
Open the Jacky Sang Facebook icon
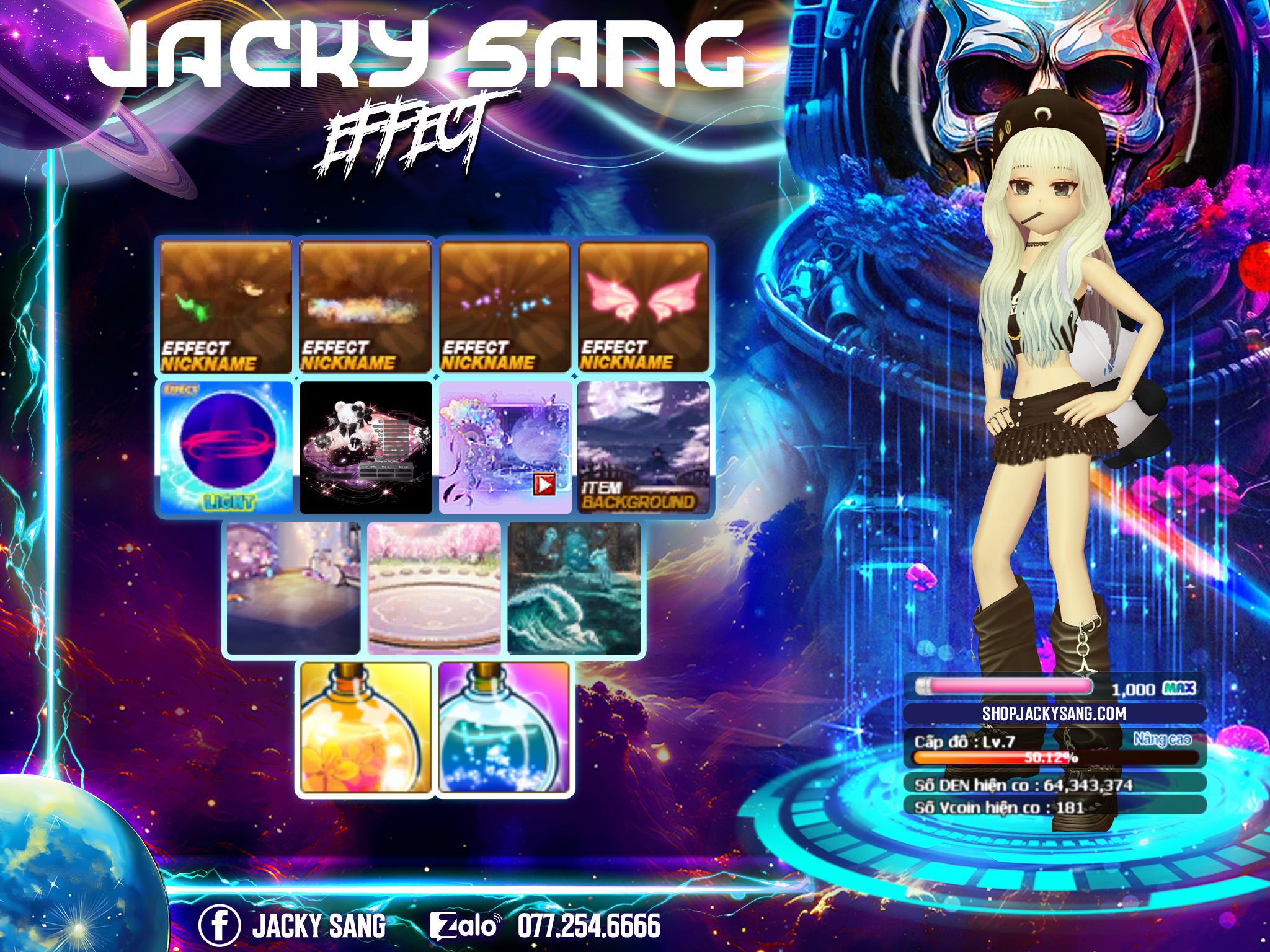[219, 925]
